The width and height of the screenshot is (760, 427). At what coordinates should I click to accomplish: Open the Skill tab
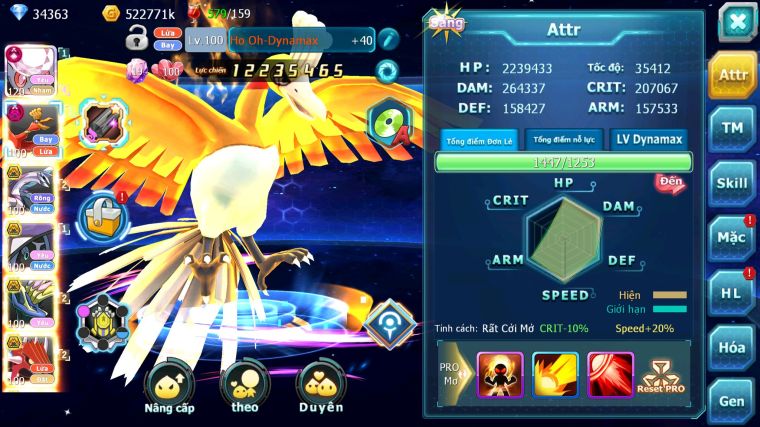click(733, 183)
